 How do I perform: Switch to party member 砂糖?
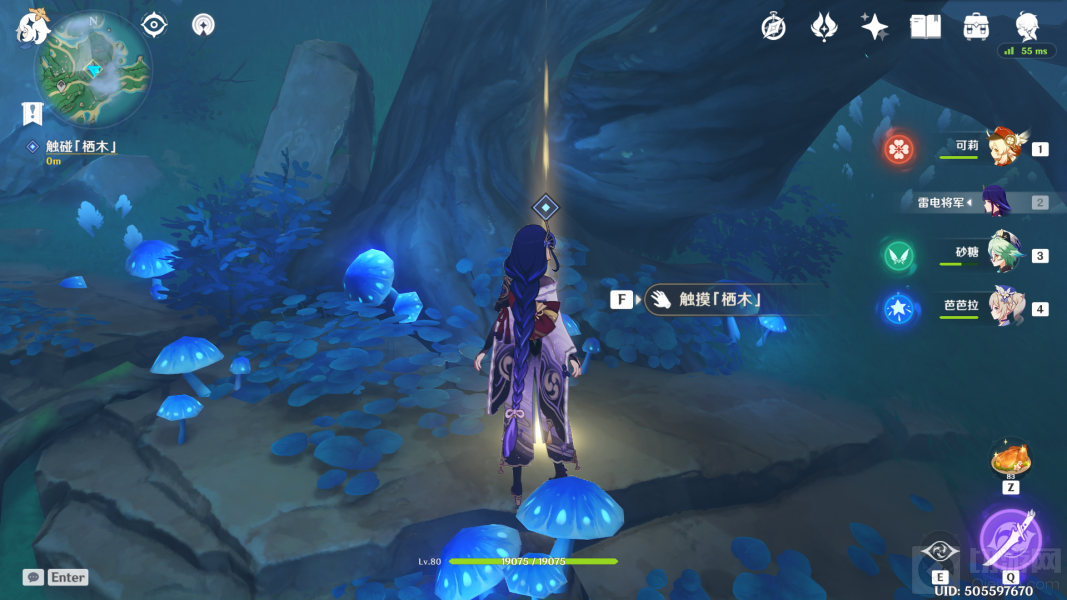click(1003, 254)
